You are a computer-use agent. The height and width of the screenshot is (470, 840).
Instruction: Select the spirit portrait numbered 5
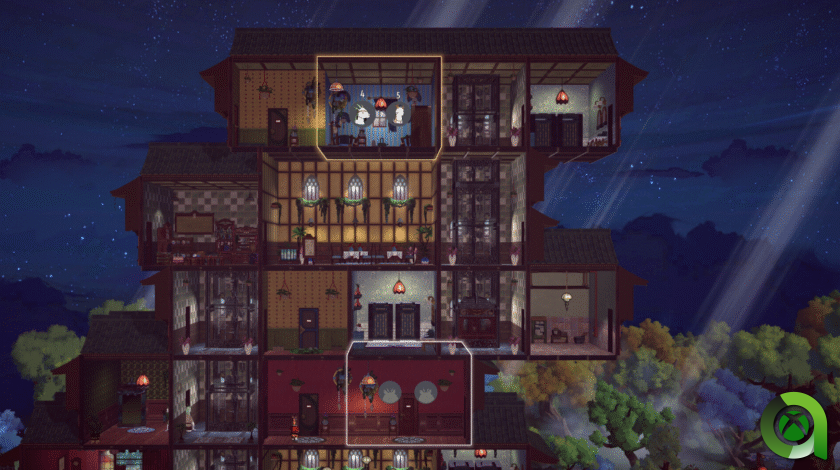[x=397, y=114]
